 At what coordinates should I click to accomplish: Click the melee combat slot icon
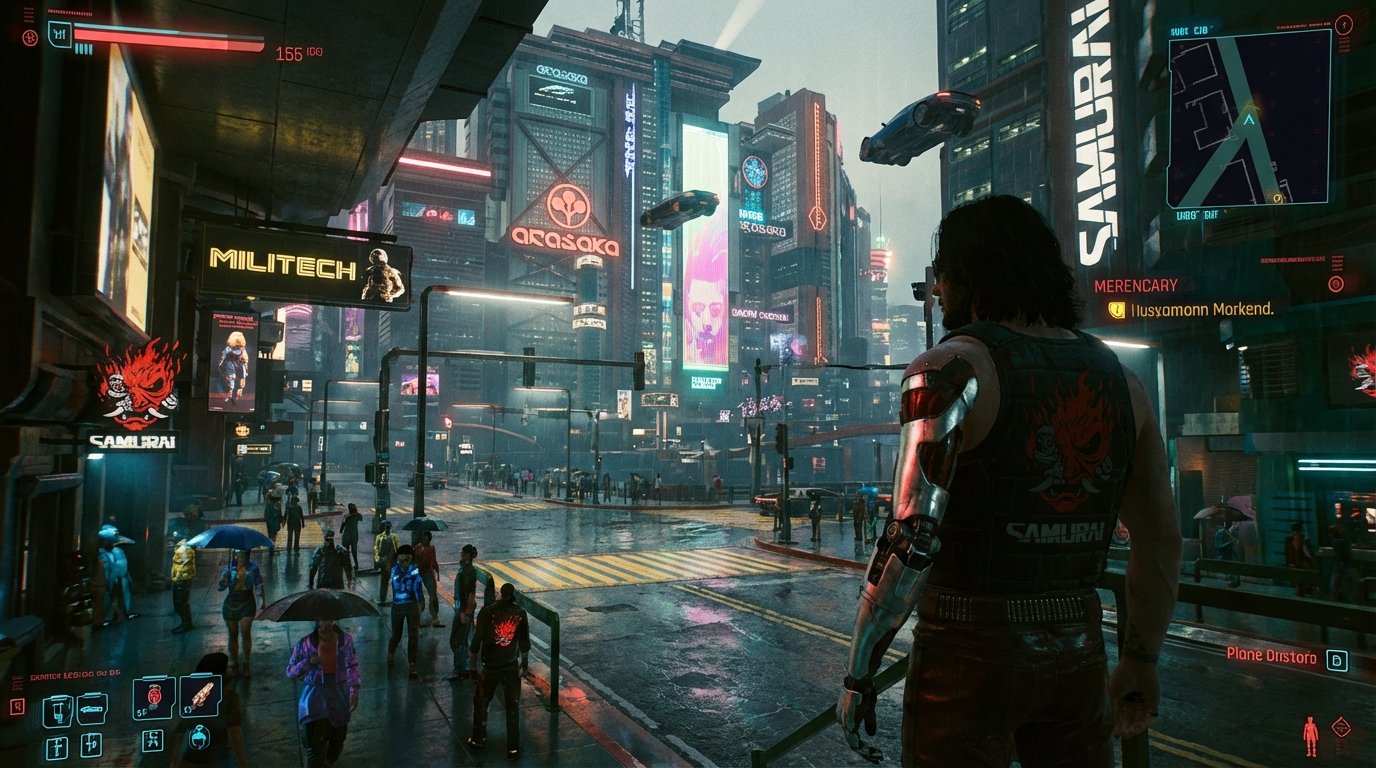[153, 741]
